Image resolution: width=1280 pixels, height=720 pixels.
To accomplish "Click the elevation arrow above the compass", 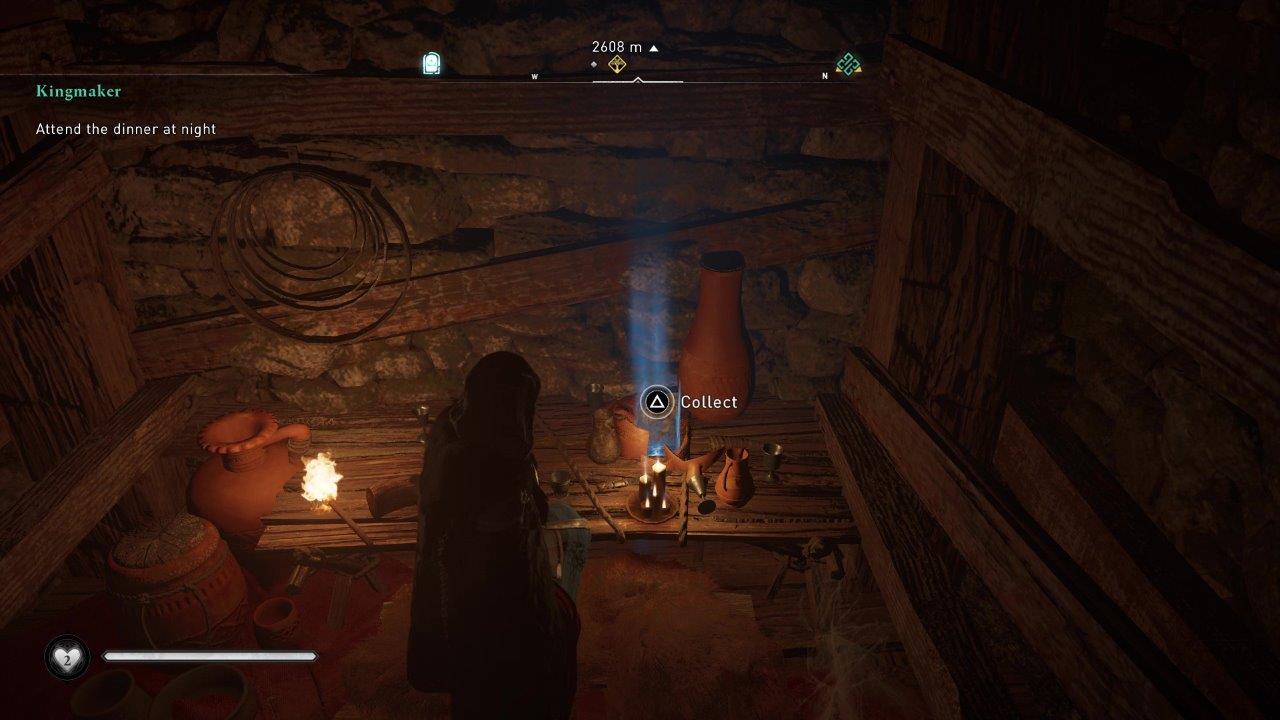I will [654, 46].
